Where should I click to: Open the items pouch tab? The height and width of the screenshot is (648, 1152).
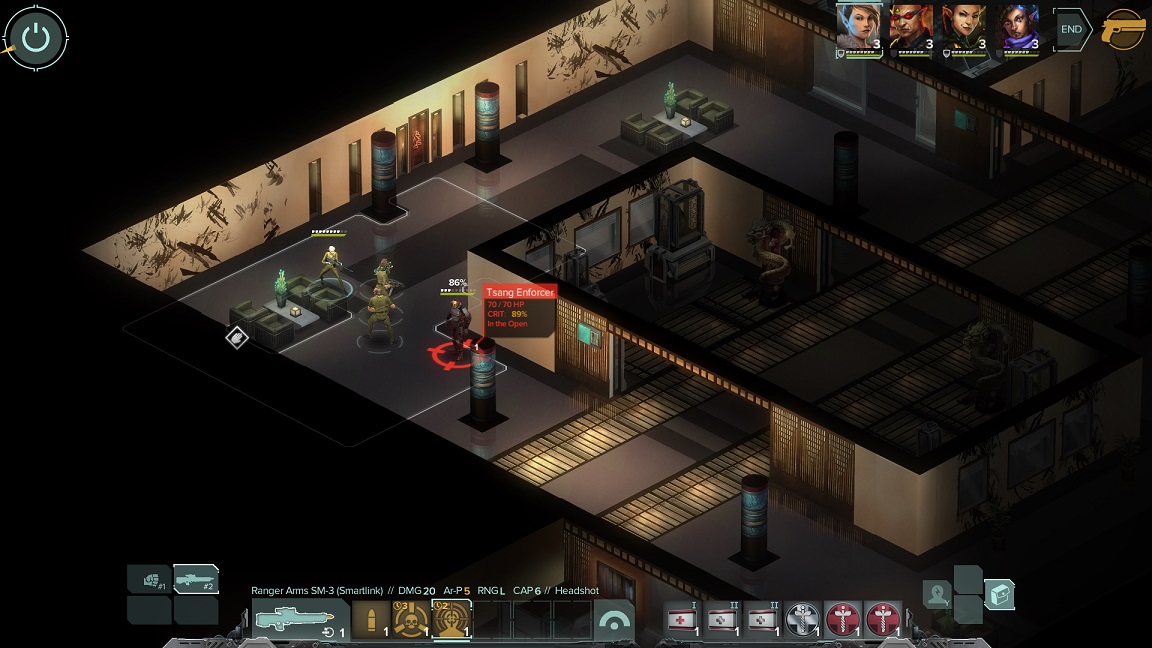pyautogui.click(x=999, y=595)
